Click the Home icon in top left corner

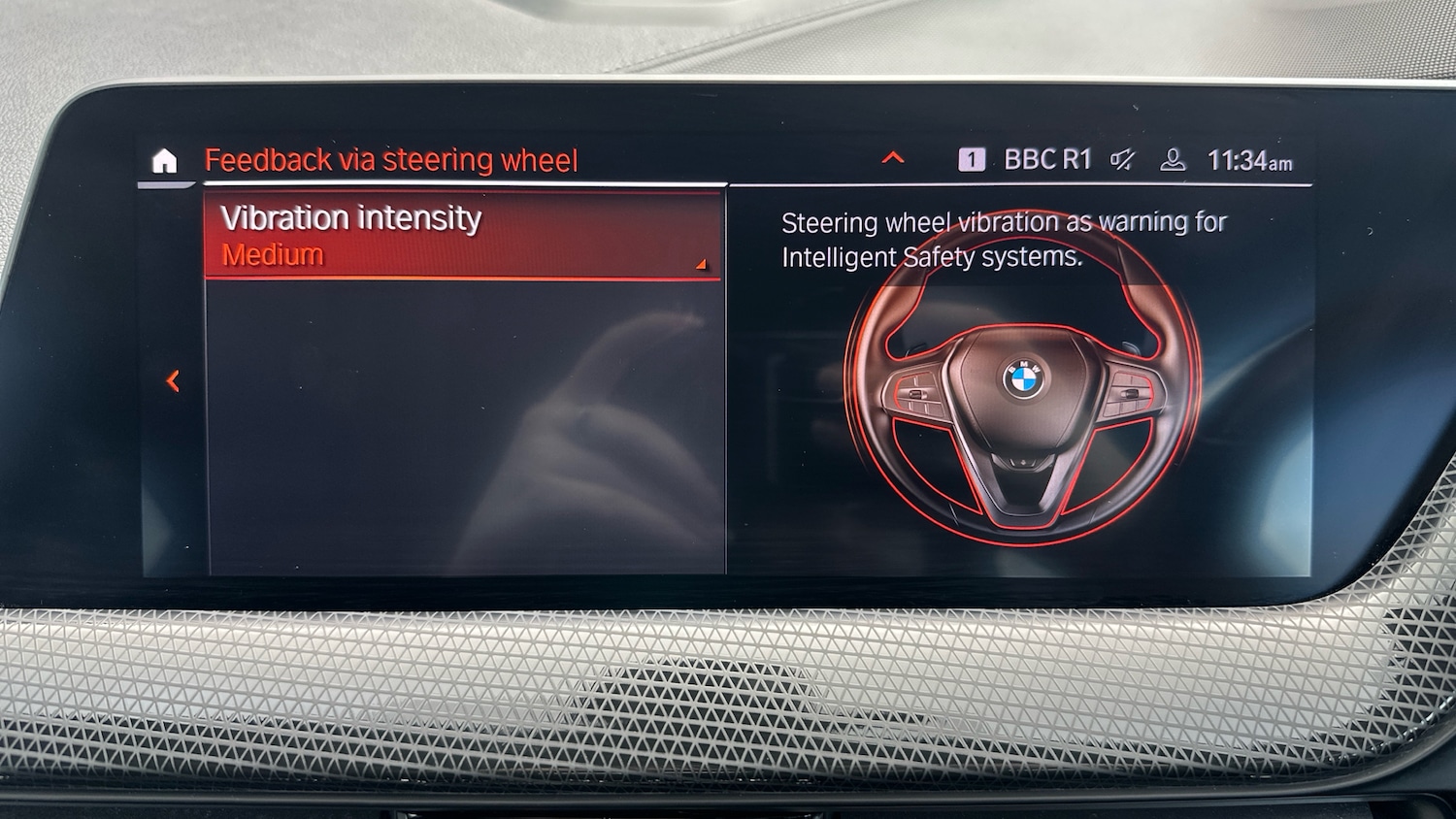(x=166, y=159)
